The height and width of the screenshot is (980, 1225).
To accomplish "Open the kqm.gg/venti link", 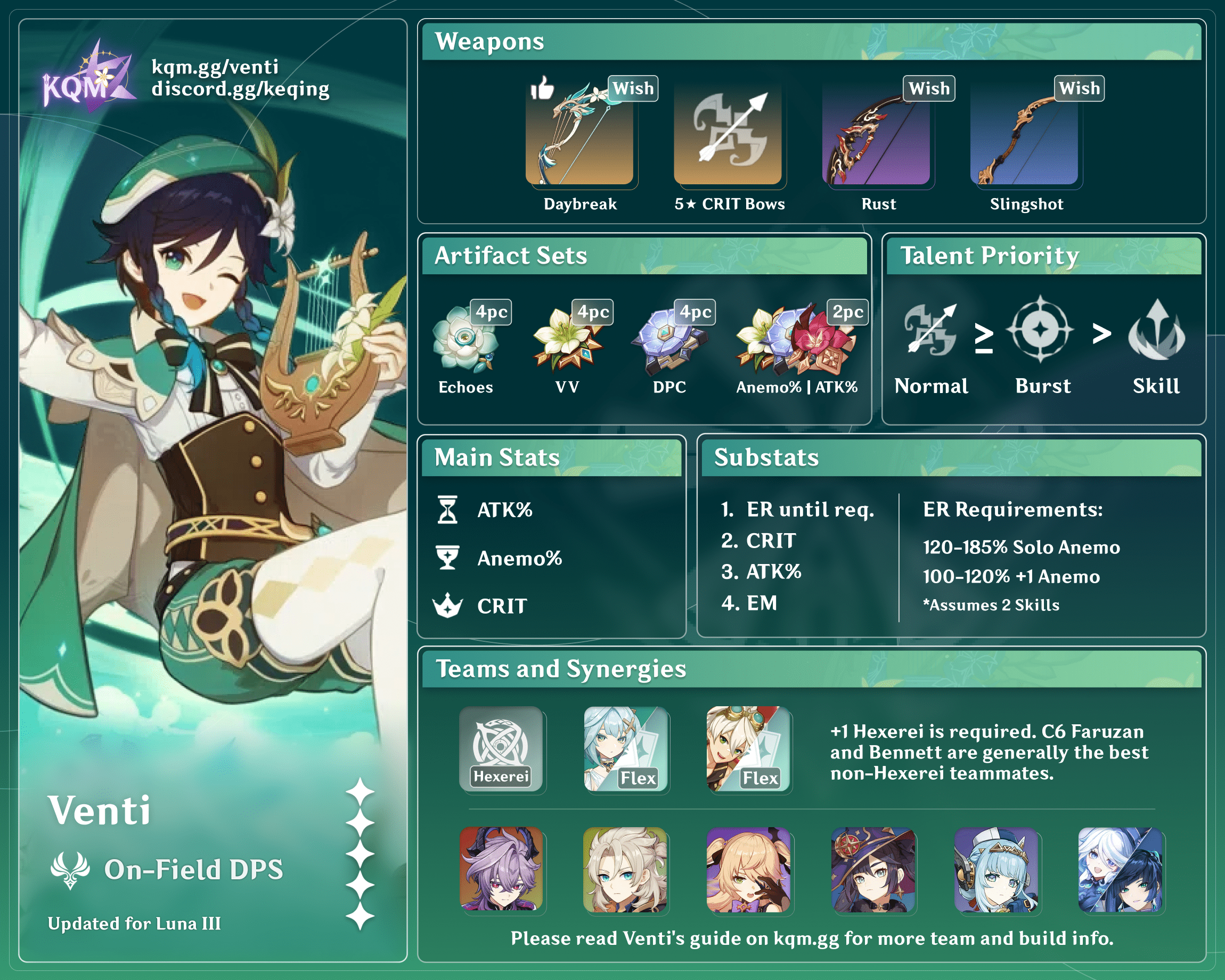I will tap(215, 67).
